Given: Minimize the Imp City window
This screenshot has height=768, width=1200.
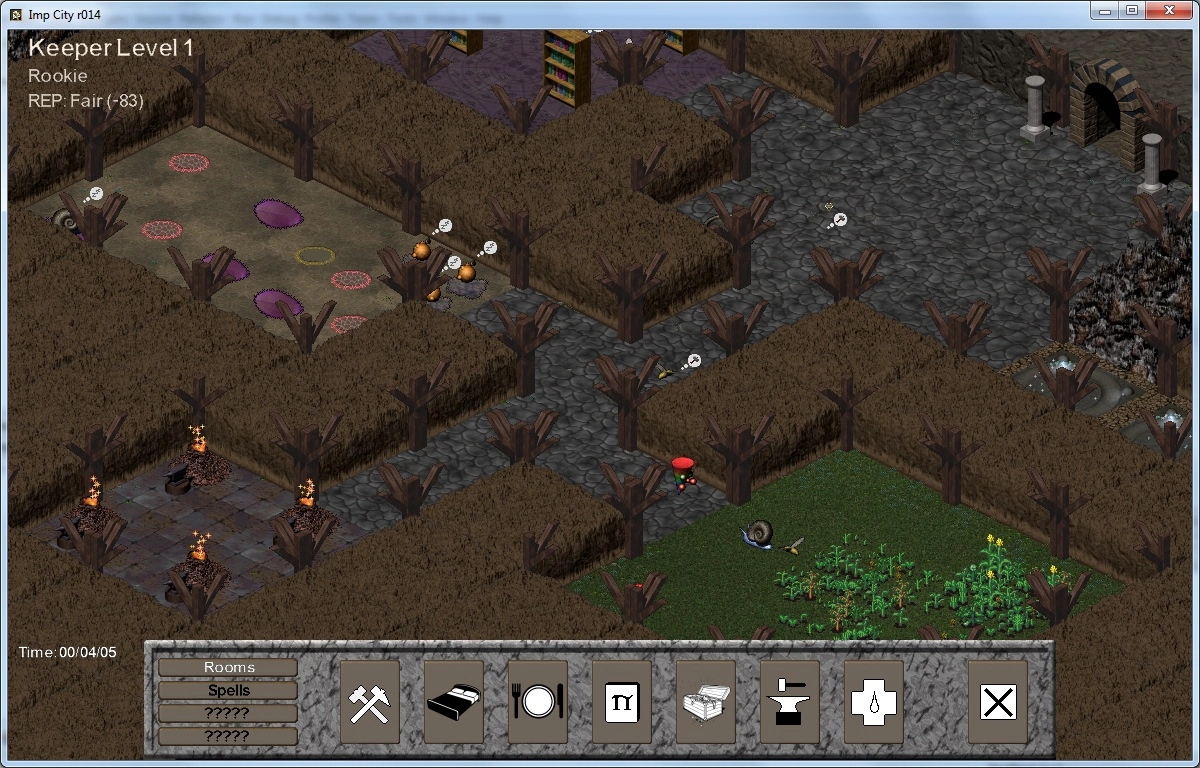Looking at the screenshot, I should click(1104, 10).
